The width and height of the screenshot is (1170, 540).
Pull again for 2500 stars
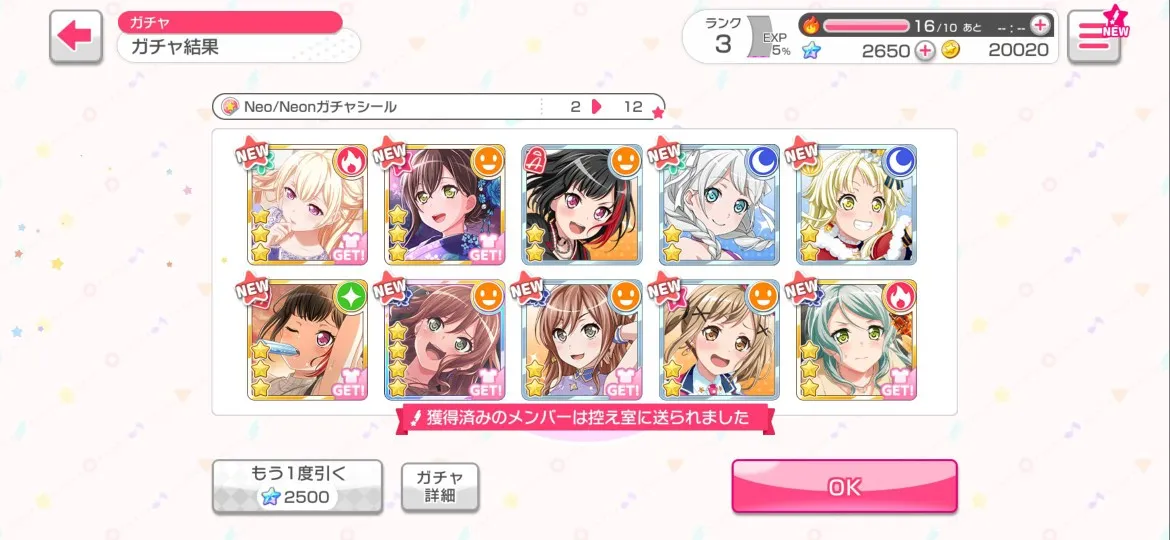click(297, 486)
